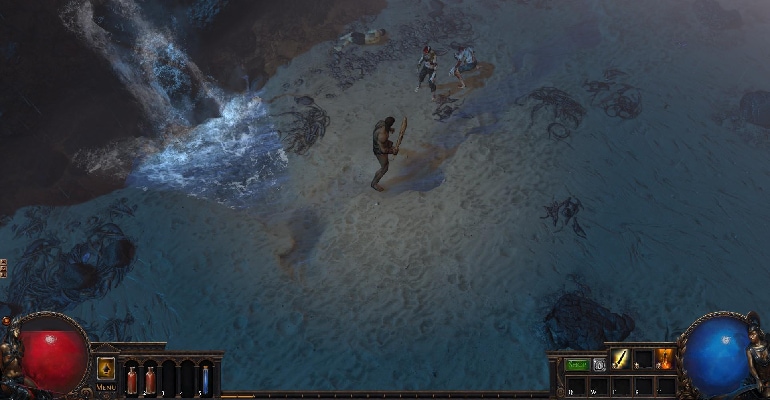Click the gold spade icon above Menu
Viewport: 770px width, 400px height.
(x=106, y=368)
